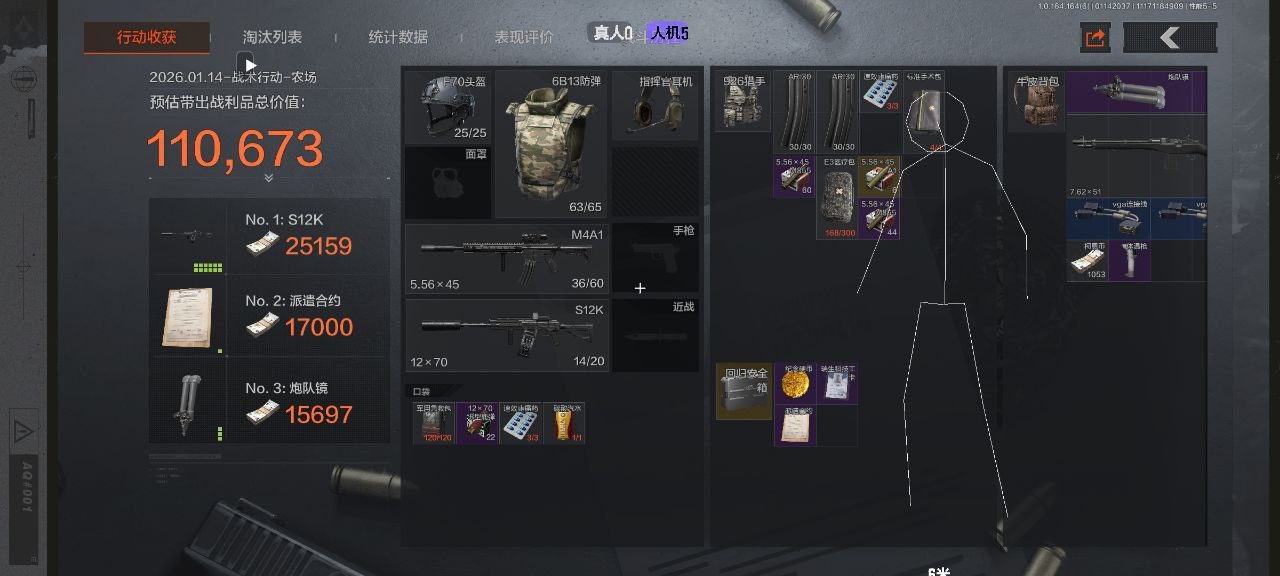Open the 统计数据 tab

(x=398, y=38)
